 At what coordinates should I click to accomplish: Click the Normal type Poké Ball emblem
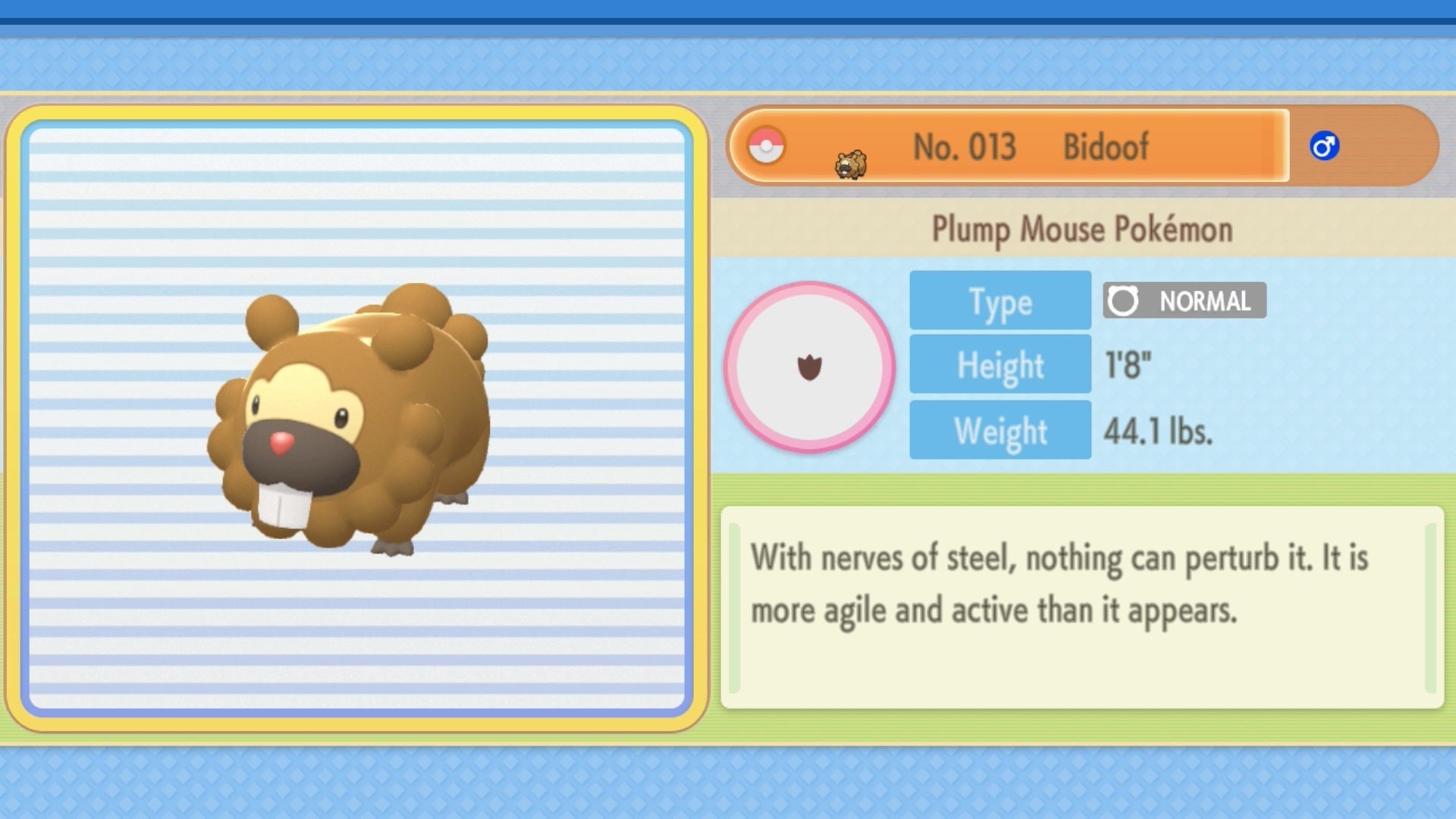1125,301
